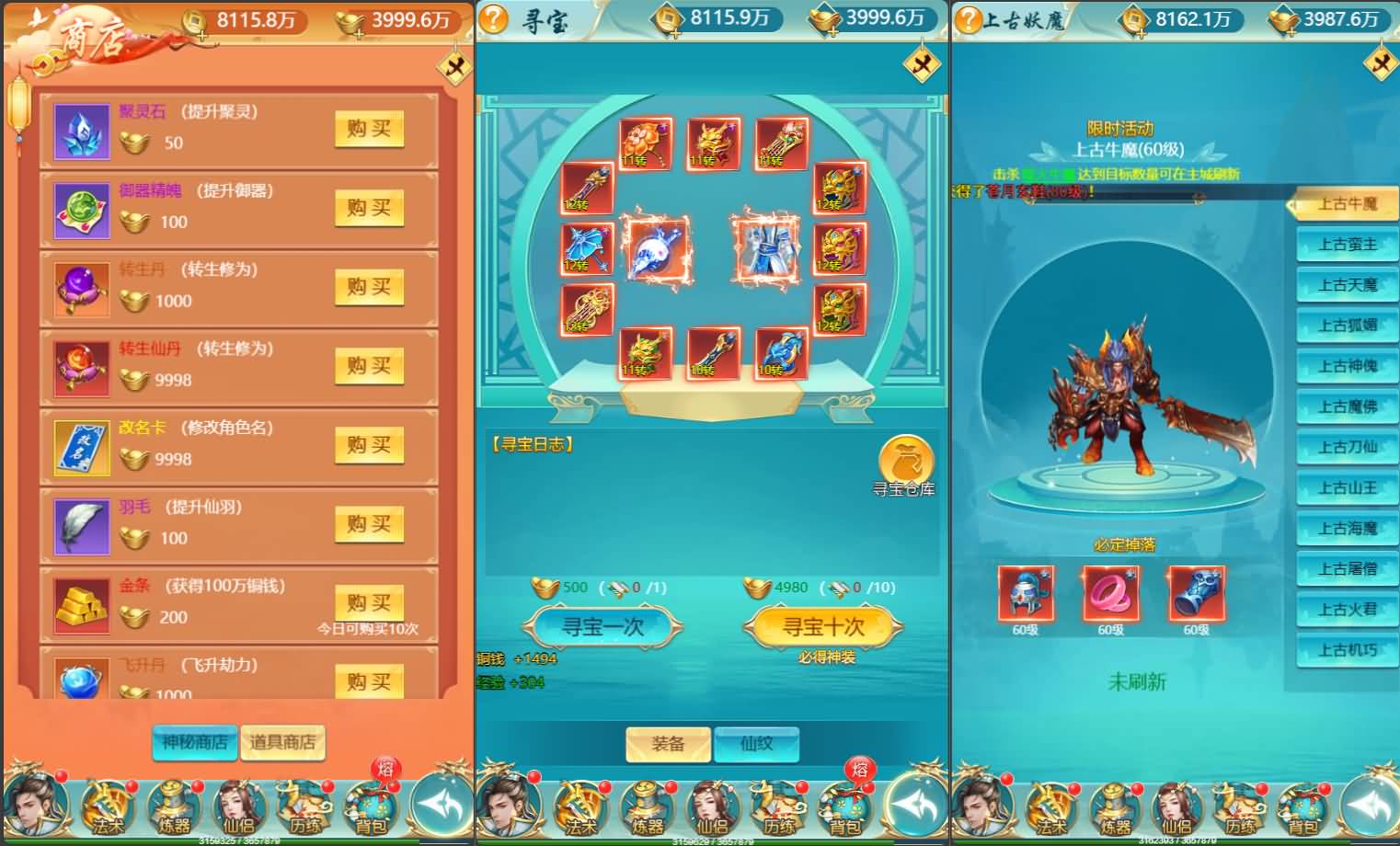The width and height of the screenshot is (1400, 846).
Task: Click the pink ring 60级 drop item
Action: click(1109, 593)
